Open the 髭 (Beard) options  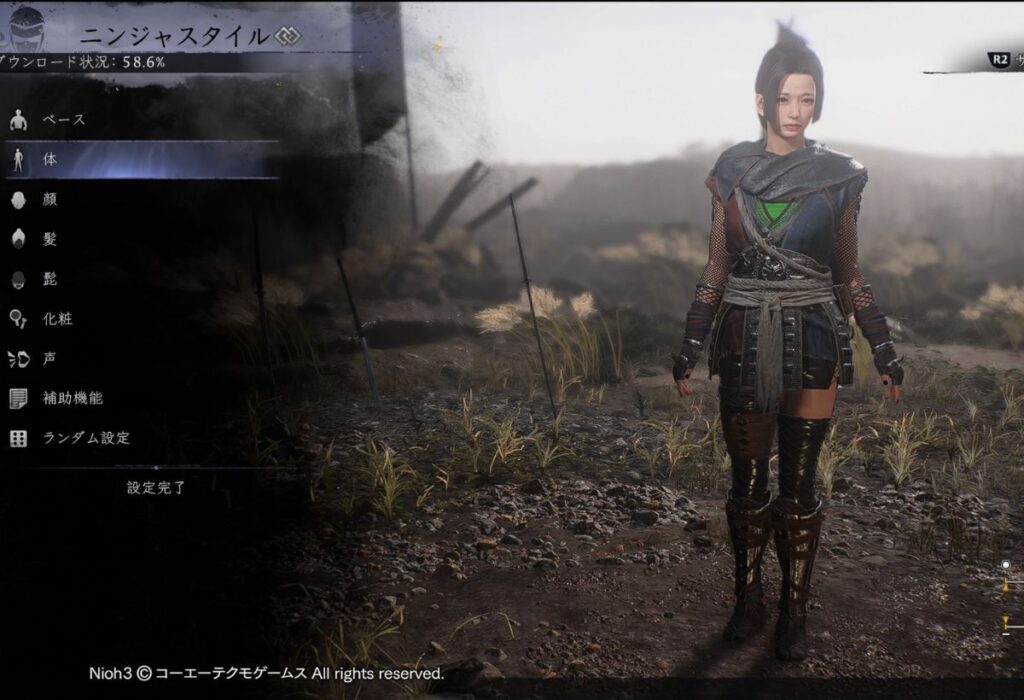point(50,279)
